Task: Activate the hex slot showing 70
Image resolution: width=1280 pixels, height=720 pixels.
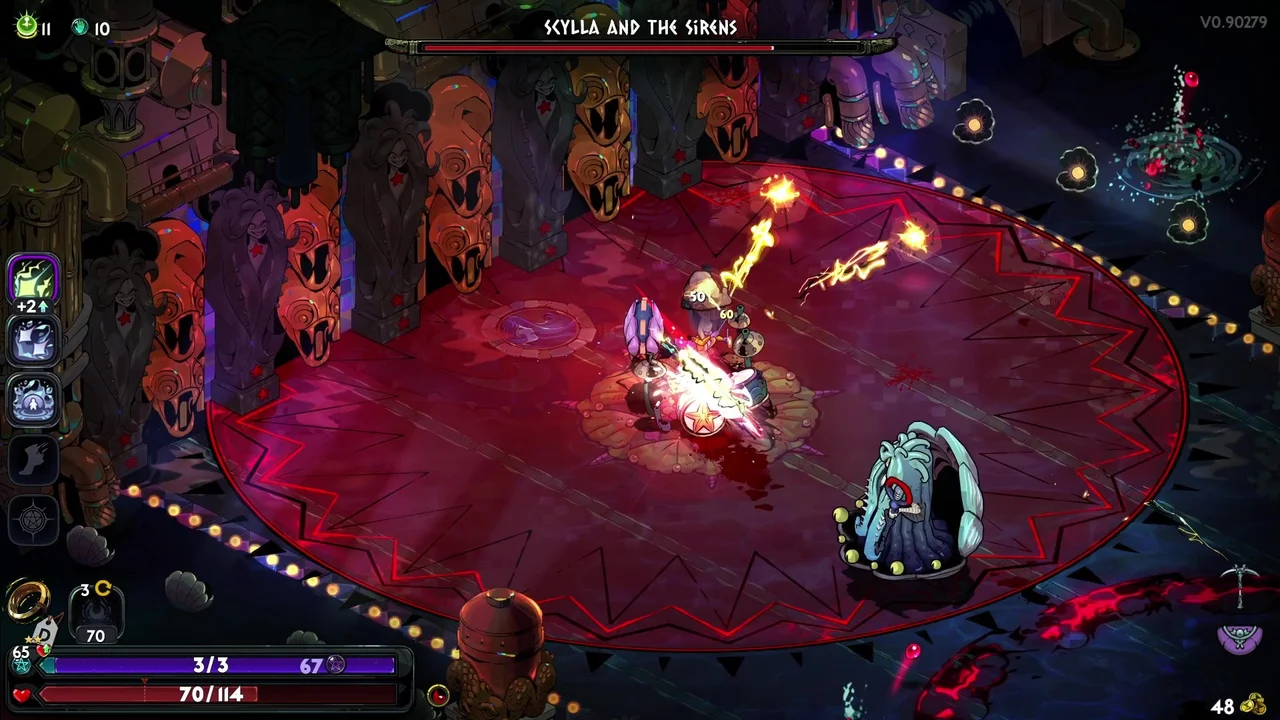Action: click(96, 612)
